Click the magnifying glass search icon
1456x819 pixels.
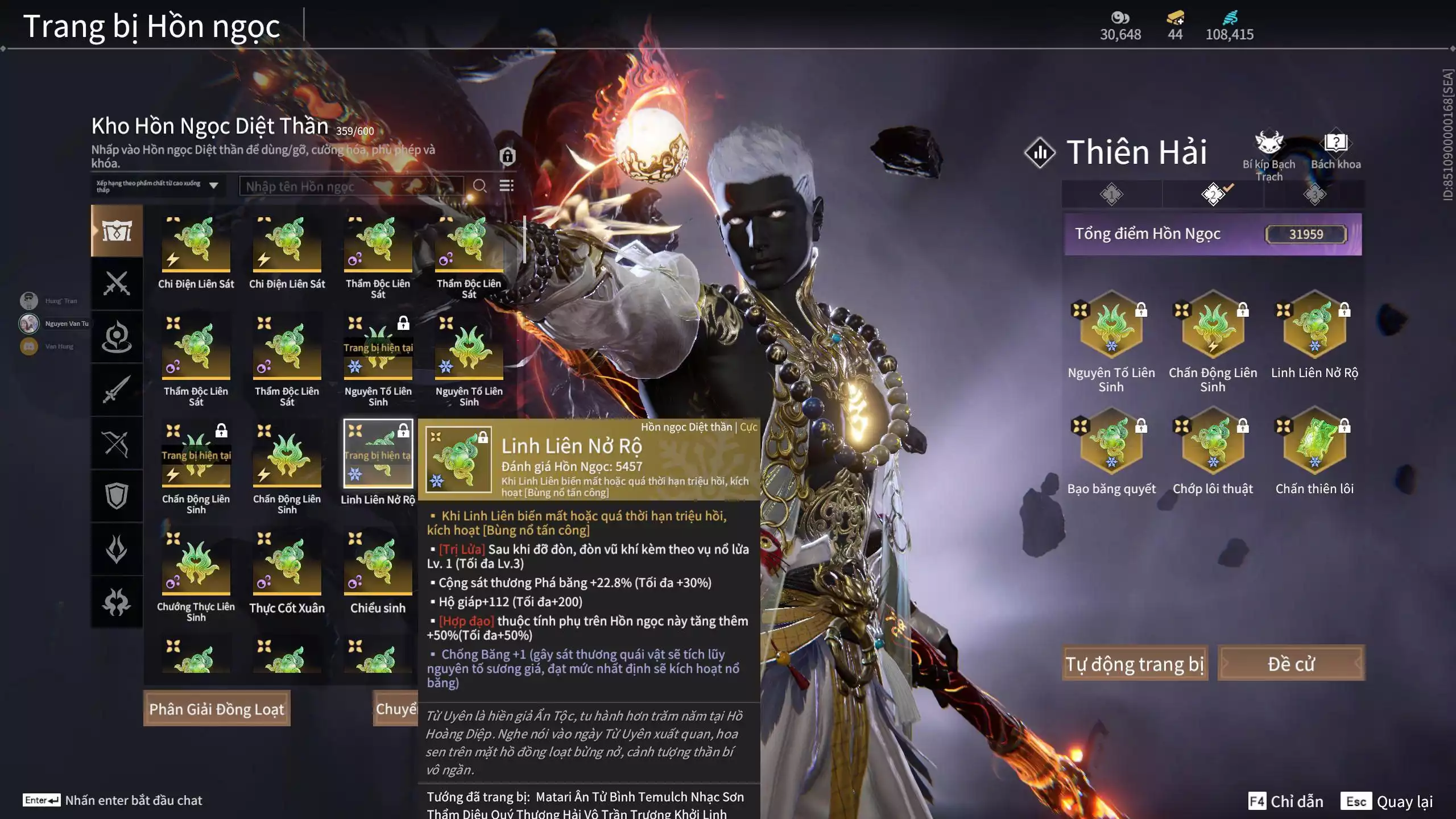click(479, 186)
